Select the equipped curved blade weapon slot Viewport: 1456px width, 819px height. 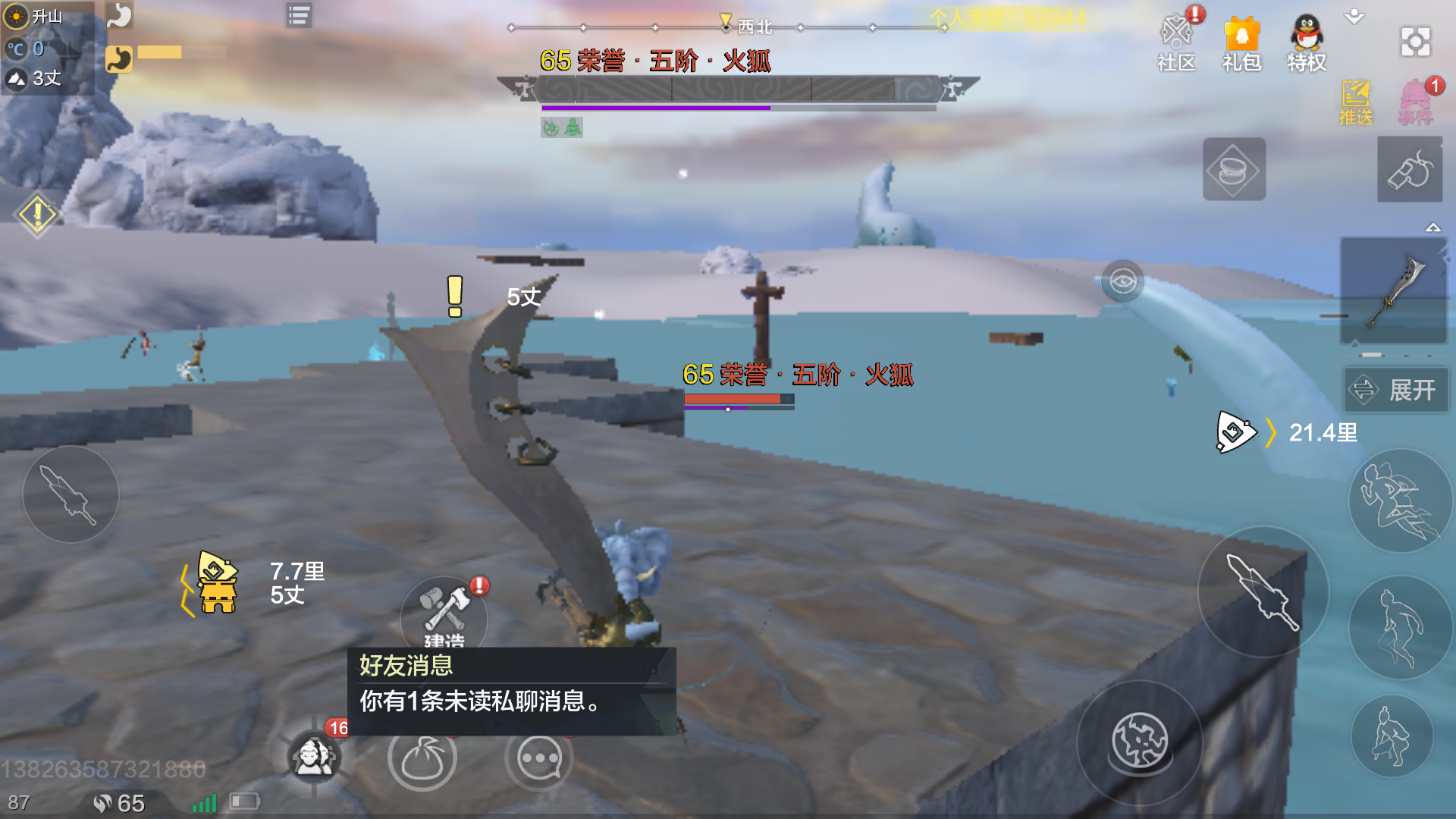1394,292
